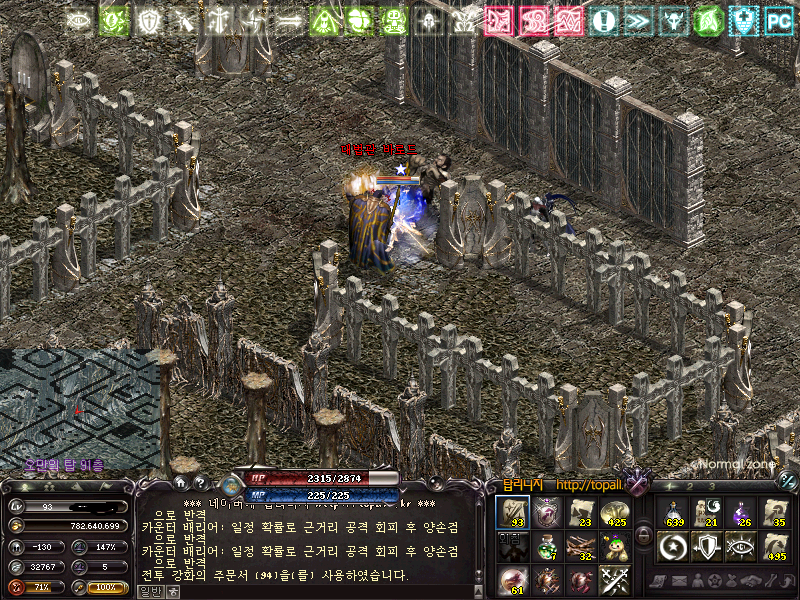Image resolution: width=800 pixels, height=600 pixels.
Task: Select the scroll slot with count 93
Action: [x=513, y=512]
